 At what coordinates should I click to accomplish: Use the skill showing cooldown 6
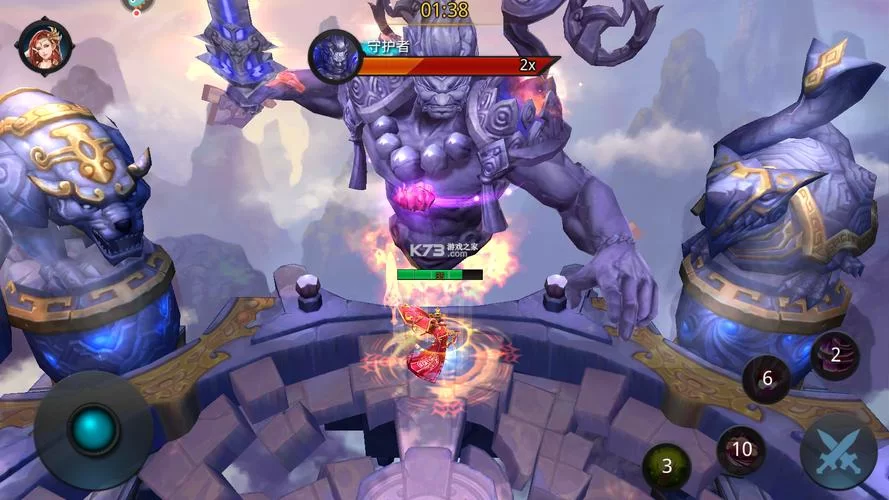point(767,379)
